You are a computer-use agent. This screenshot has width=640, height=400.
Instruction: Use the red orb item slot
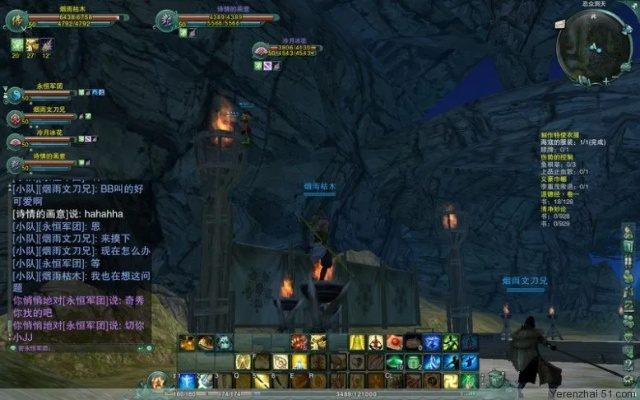395,343
